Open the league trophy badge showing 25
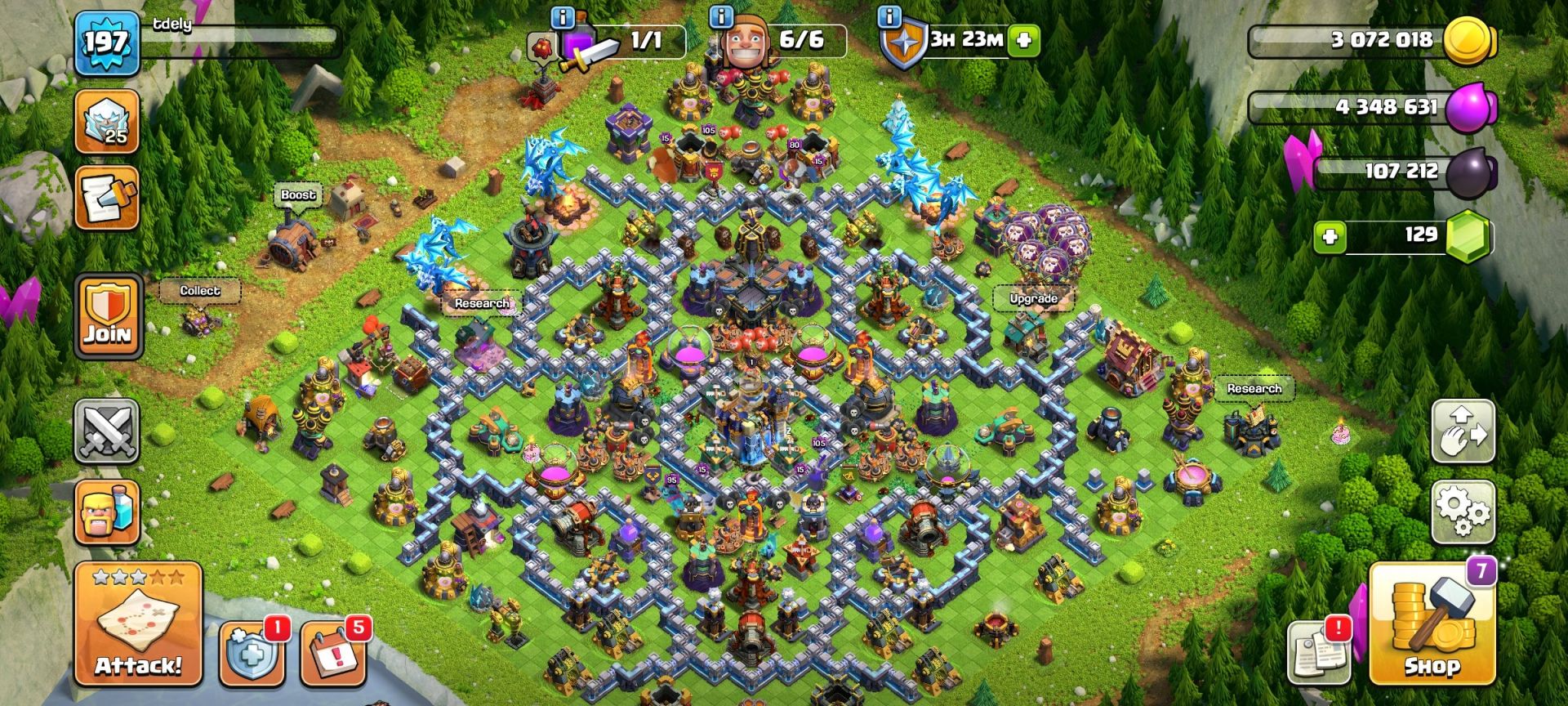Viewport: 1568px width, 706px height. coord(107,122)
